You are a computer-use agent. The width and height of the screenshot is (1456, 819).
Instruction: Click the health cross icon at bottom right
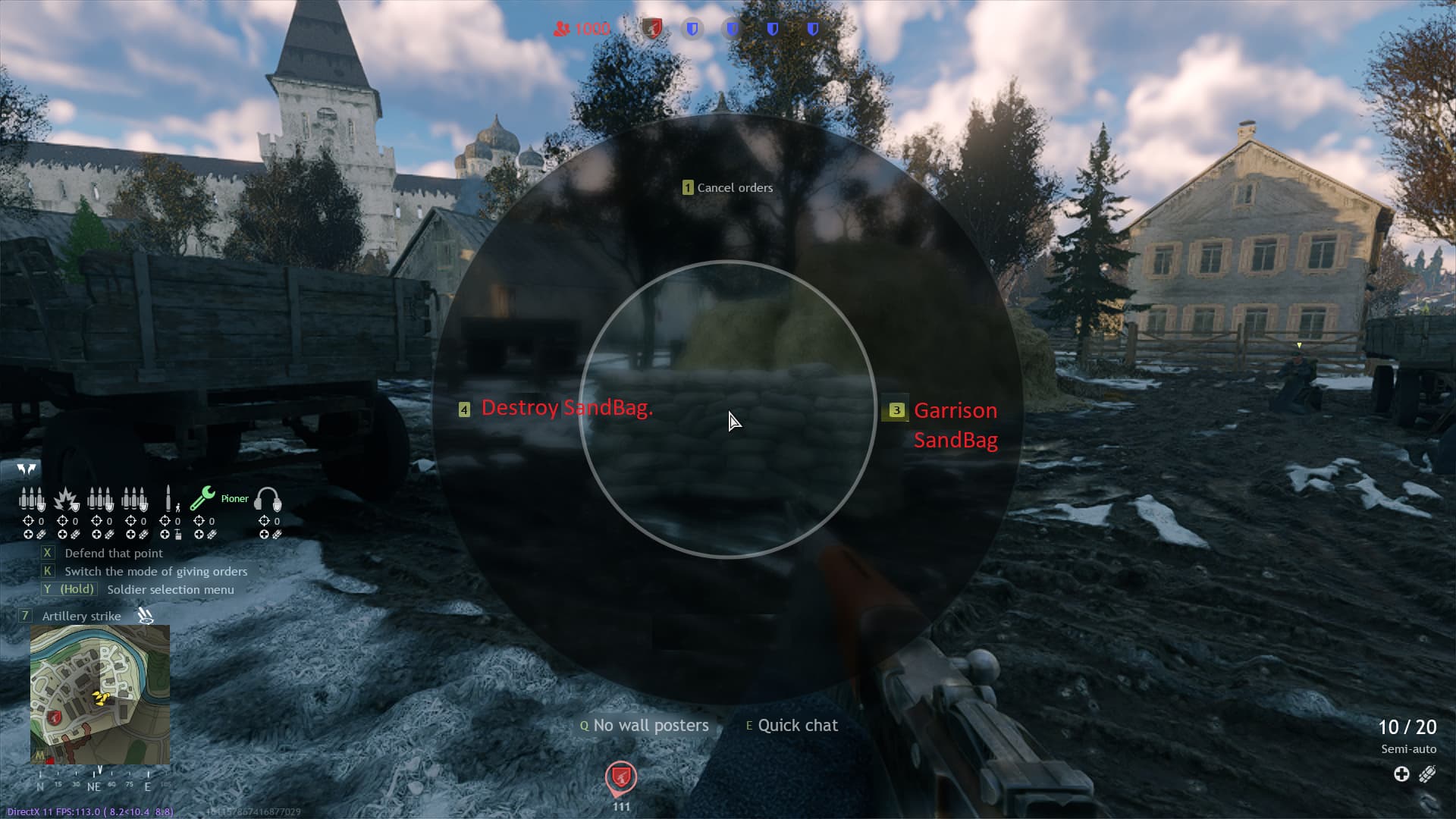(1401, 775)
